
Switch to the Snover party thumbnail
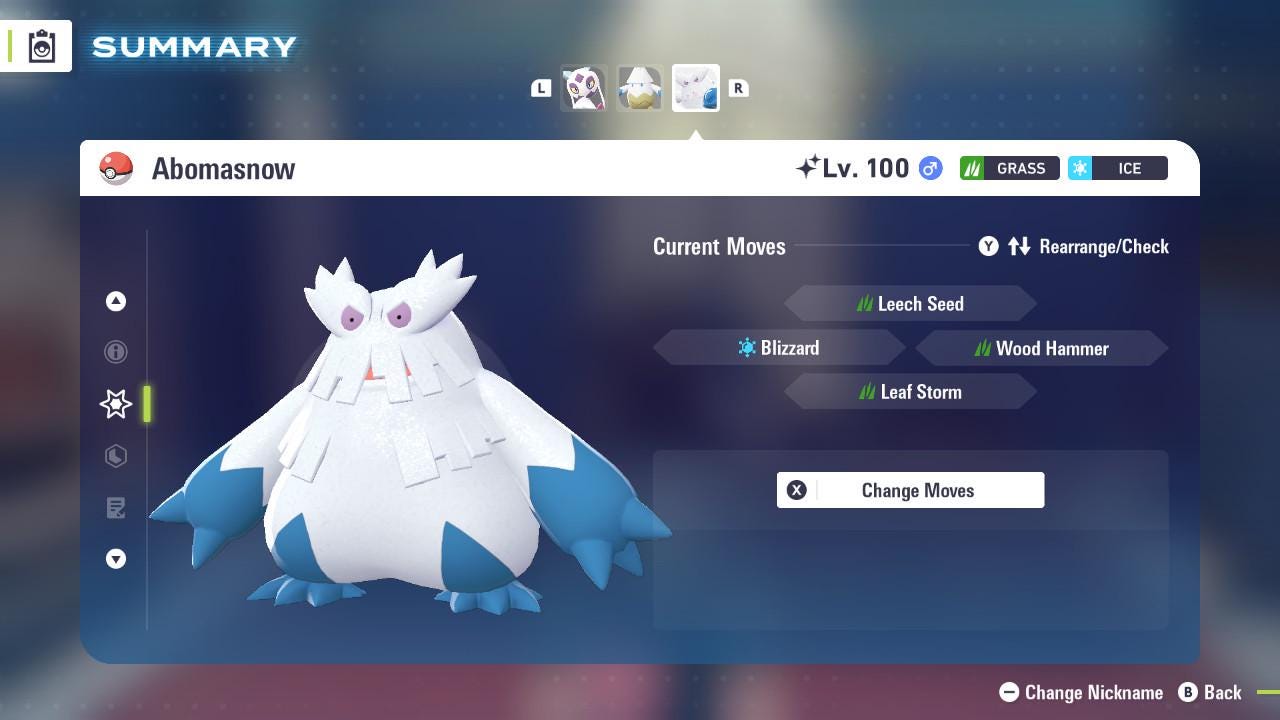point(640,88)
